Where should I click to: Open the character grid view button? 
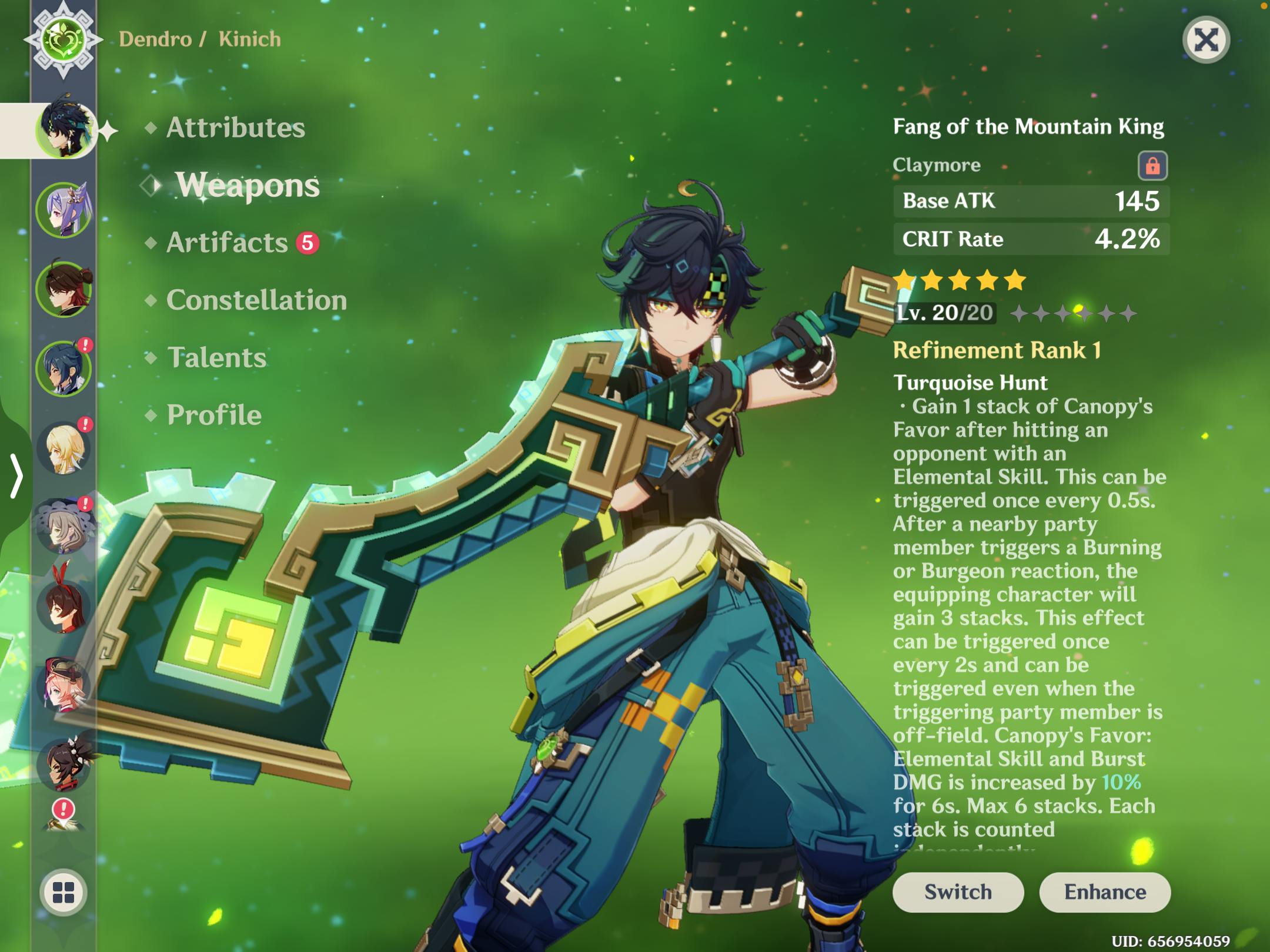63,892
